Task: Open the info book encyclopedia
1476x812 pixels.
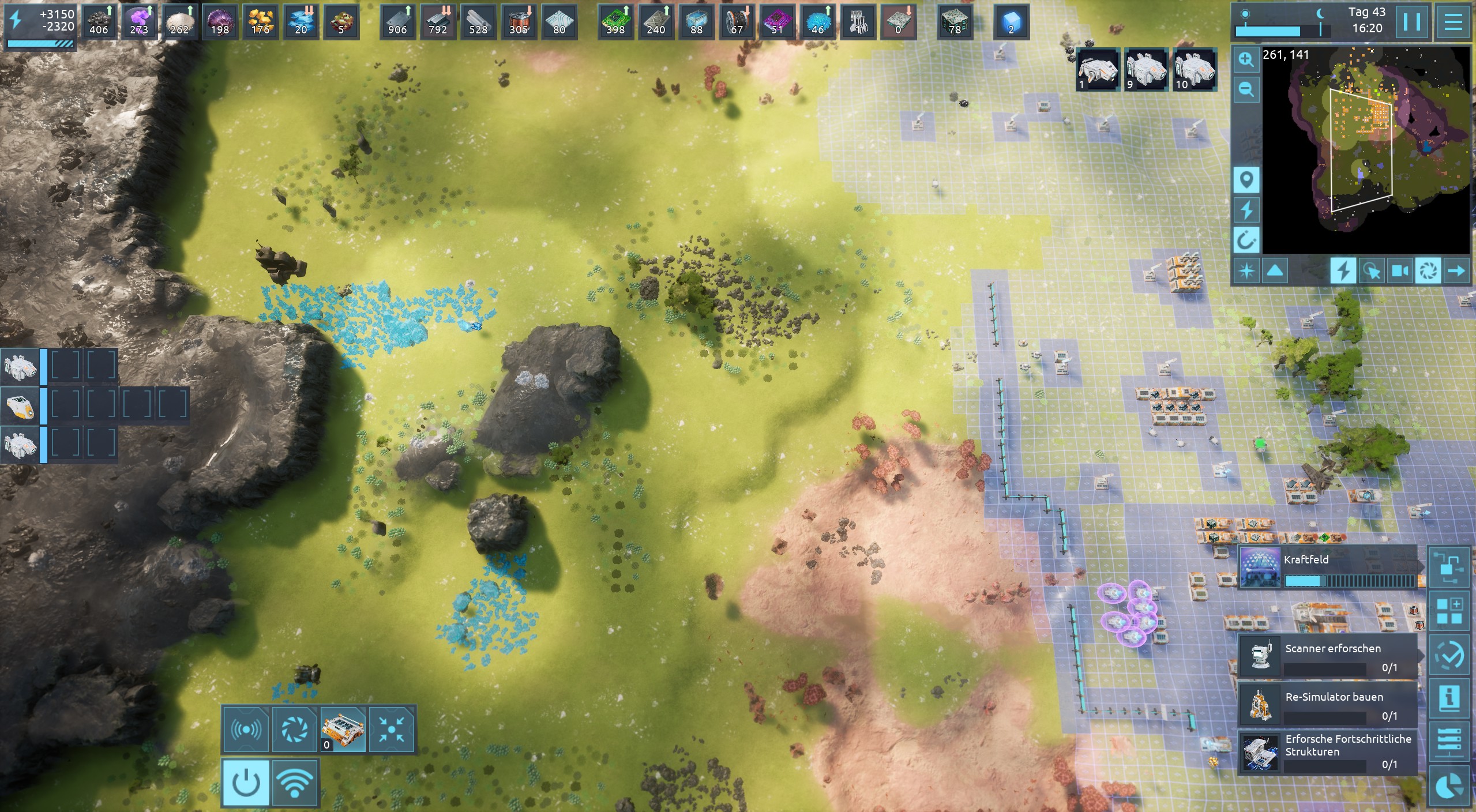Action: (1449, 698)
